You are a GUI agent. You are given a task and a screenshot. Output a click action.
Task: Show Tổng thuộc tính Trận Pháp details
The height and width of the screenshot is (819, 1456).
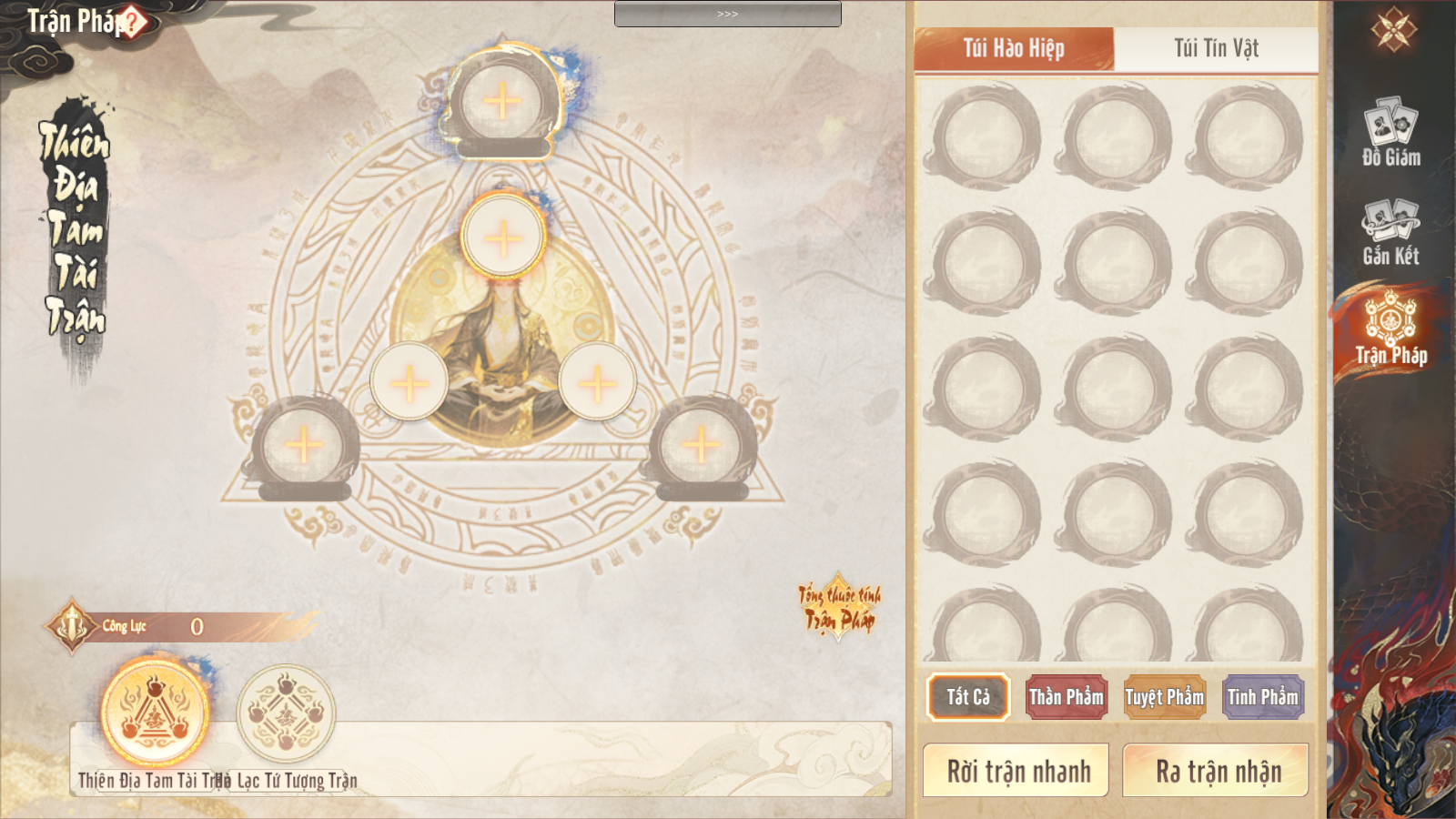point(839,607)
